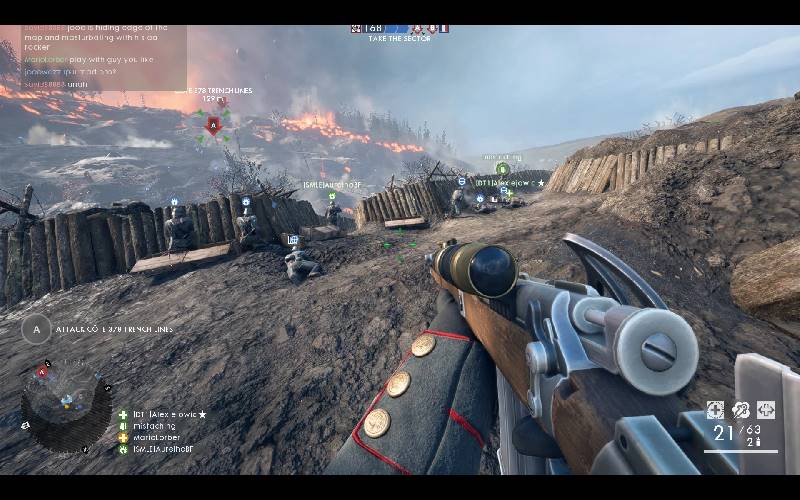The image size is (800, 500).
Task: Click the red A marker on minimap
Action: pos(42,372)
